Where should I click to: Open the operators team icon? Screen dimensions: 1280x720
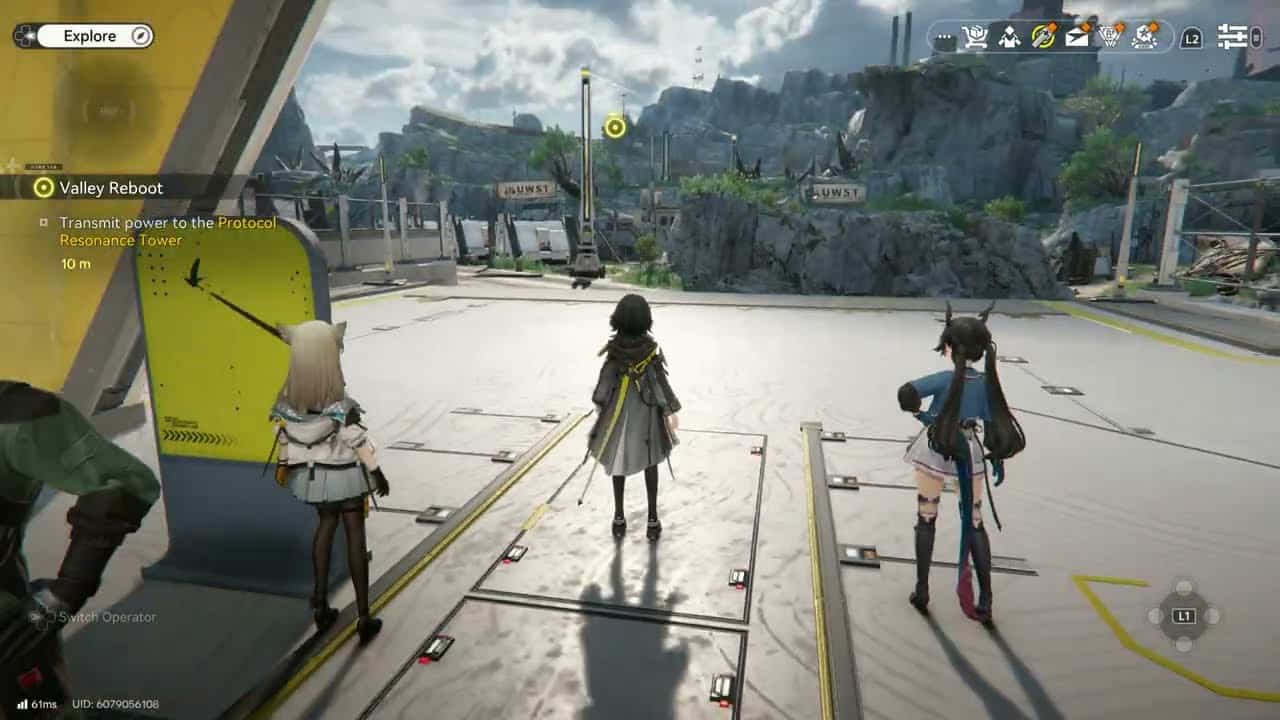(x=1009, y=37)
